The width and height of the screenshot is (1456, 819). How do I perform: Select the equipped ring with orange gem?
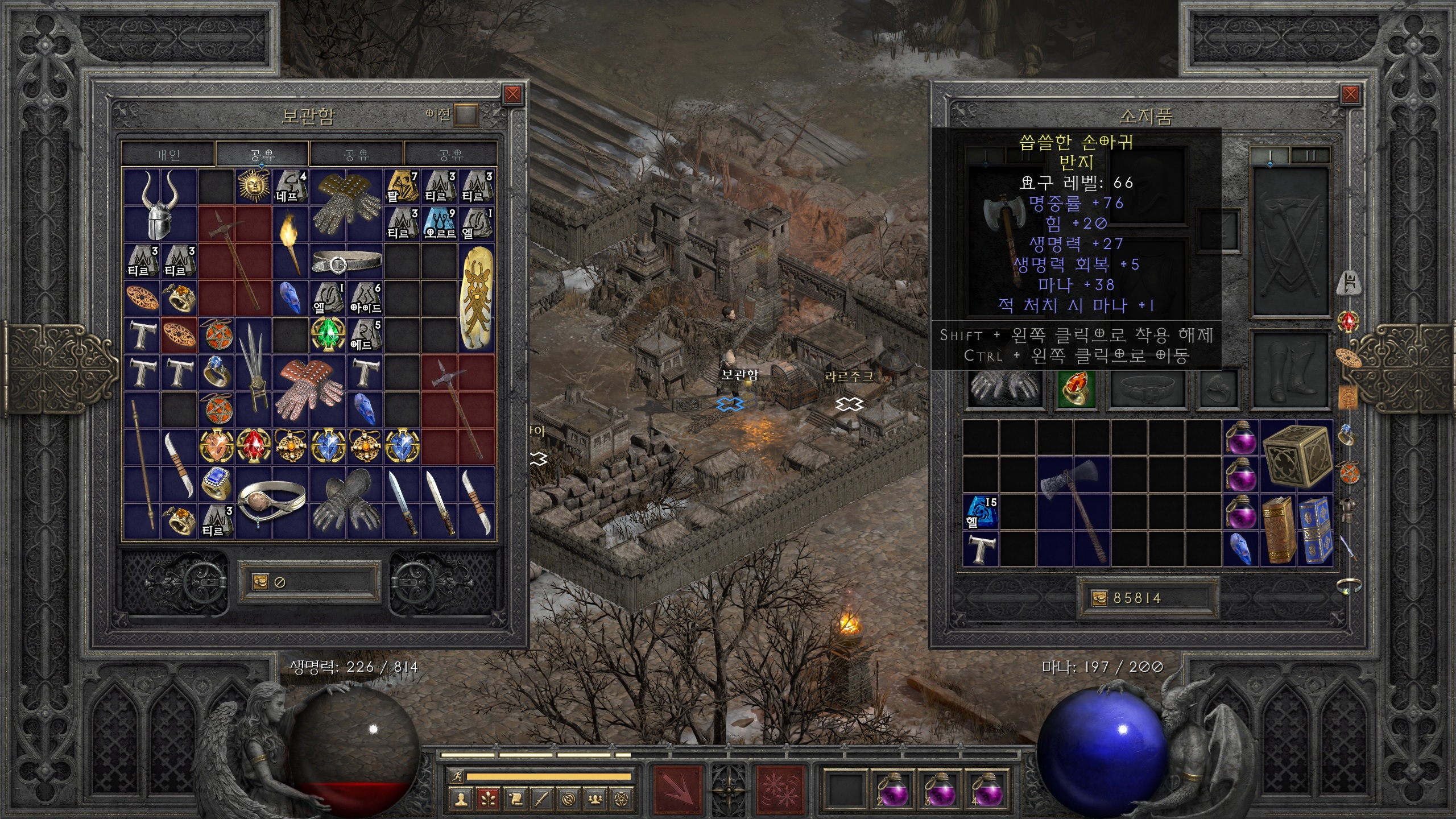(x=1076, y=388)
